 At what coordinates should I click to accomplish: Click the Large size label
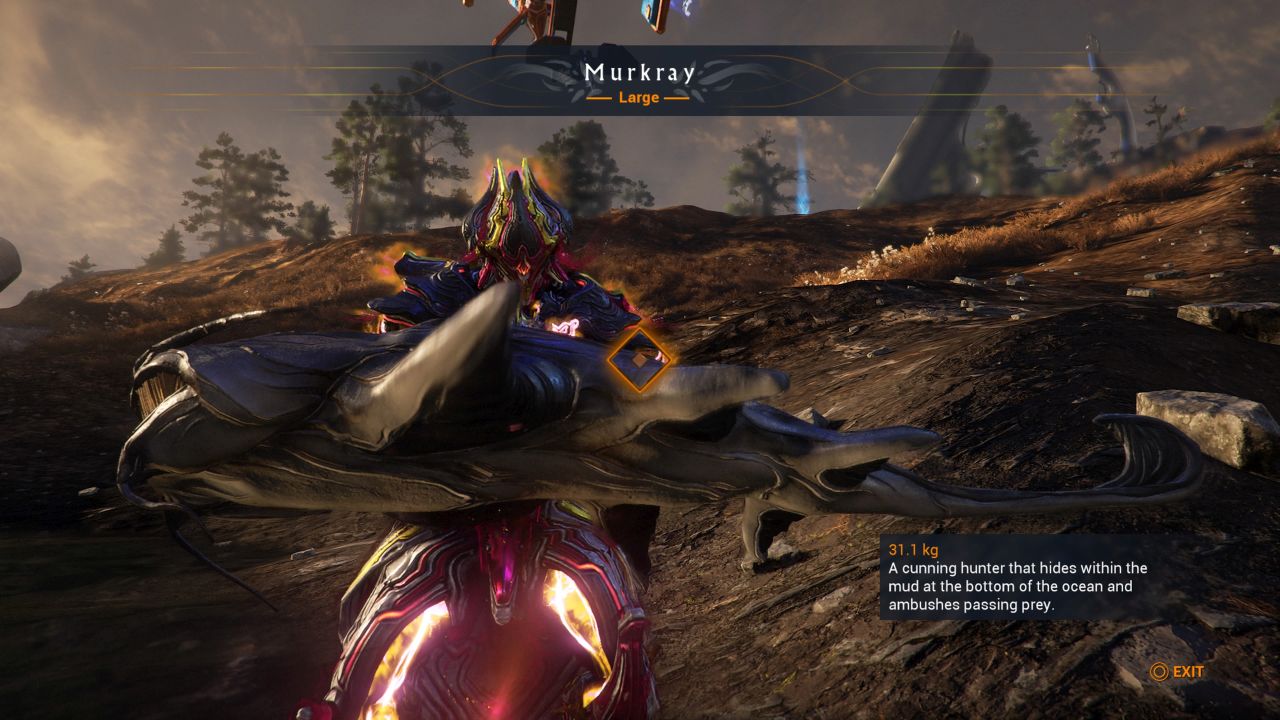click(640, 97)
